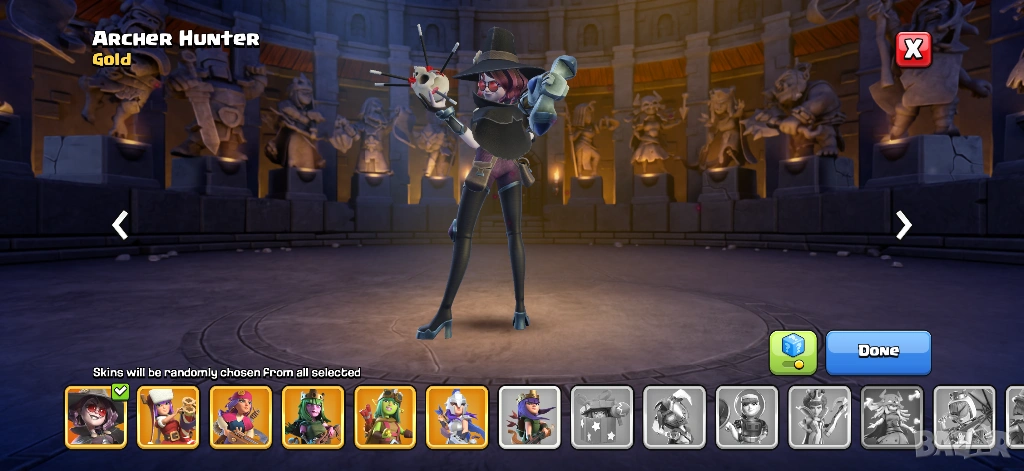Select the dark green-haired queen skin
Viewport: 1024px width, 471px height.
coord(313,417)
